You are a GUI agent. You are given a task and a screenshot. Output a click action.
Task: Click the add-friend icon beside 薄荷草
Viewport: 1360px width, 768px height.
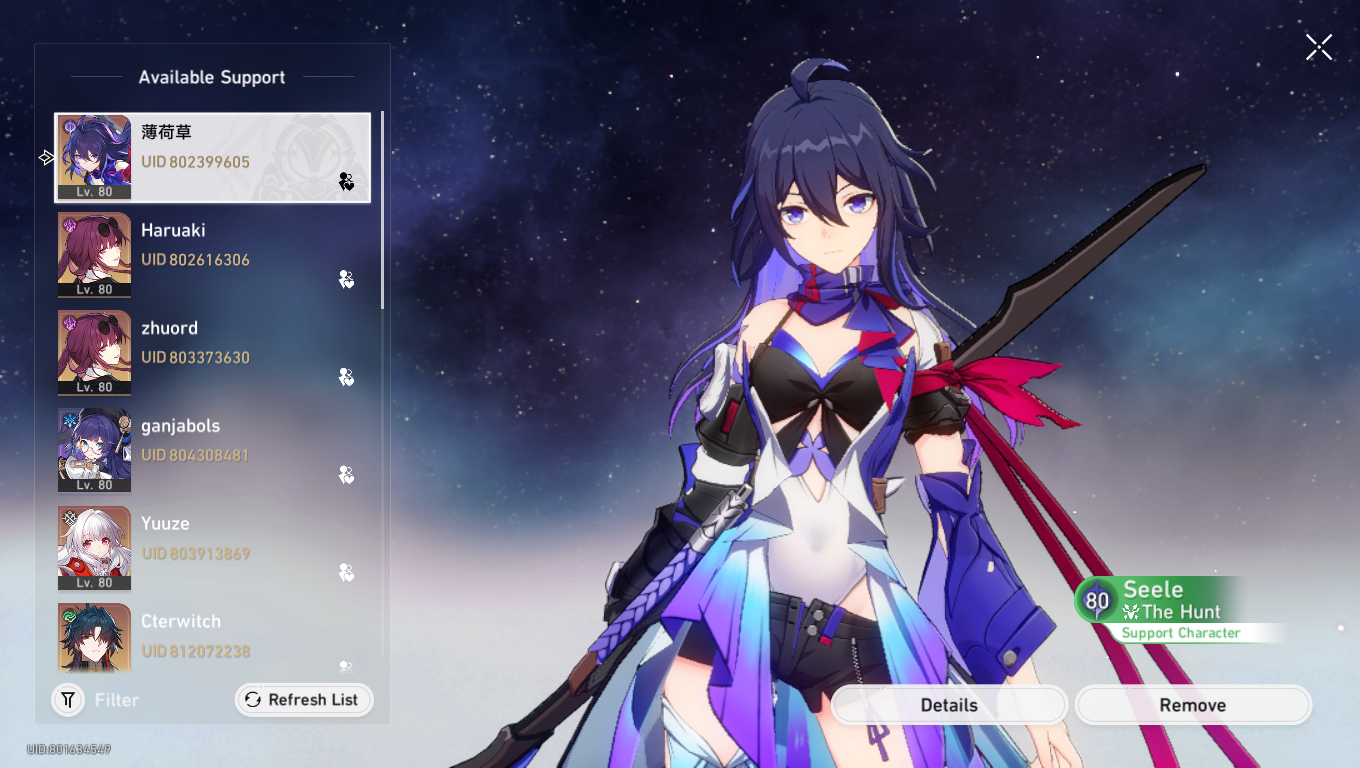[346, 183]
